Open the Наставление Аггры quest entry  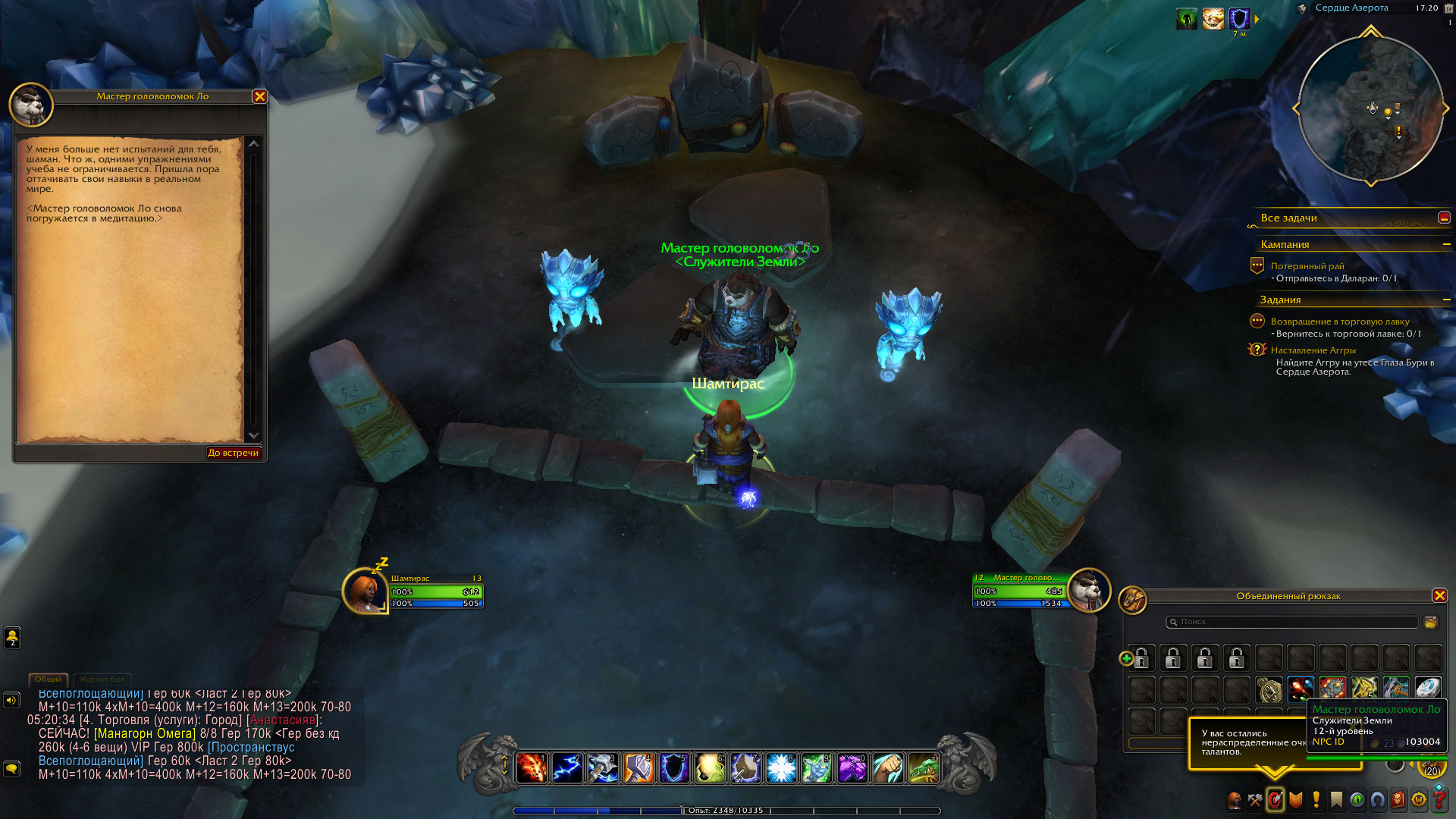[x=1313, y=350]
